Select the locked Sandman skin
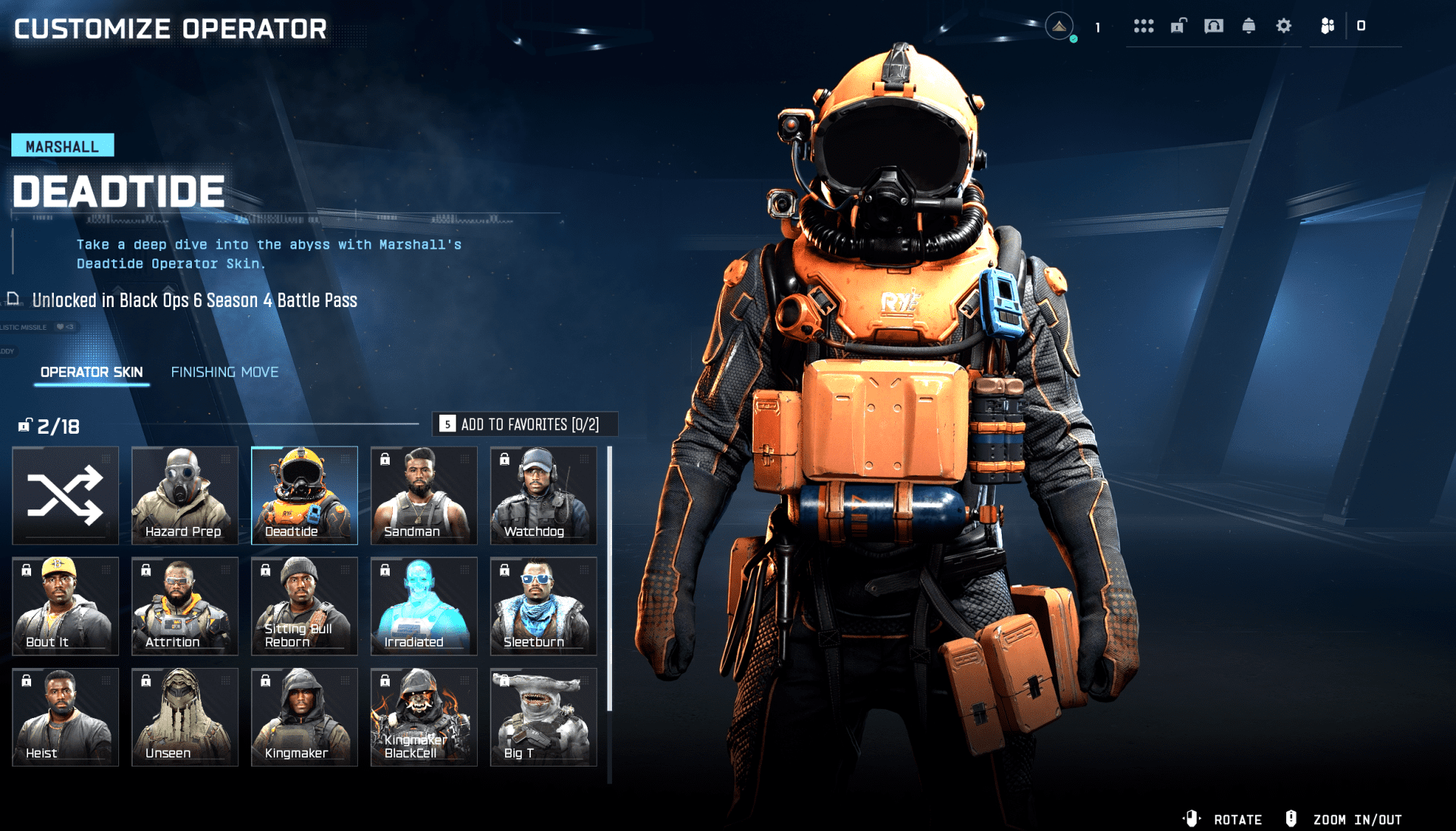 pos(423,495)
